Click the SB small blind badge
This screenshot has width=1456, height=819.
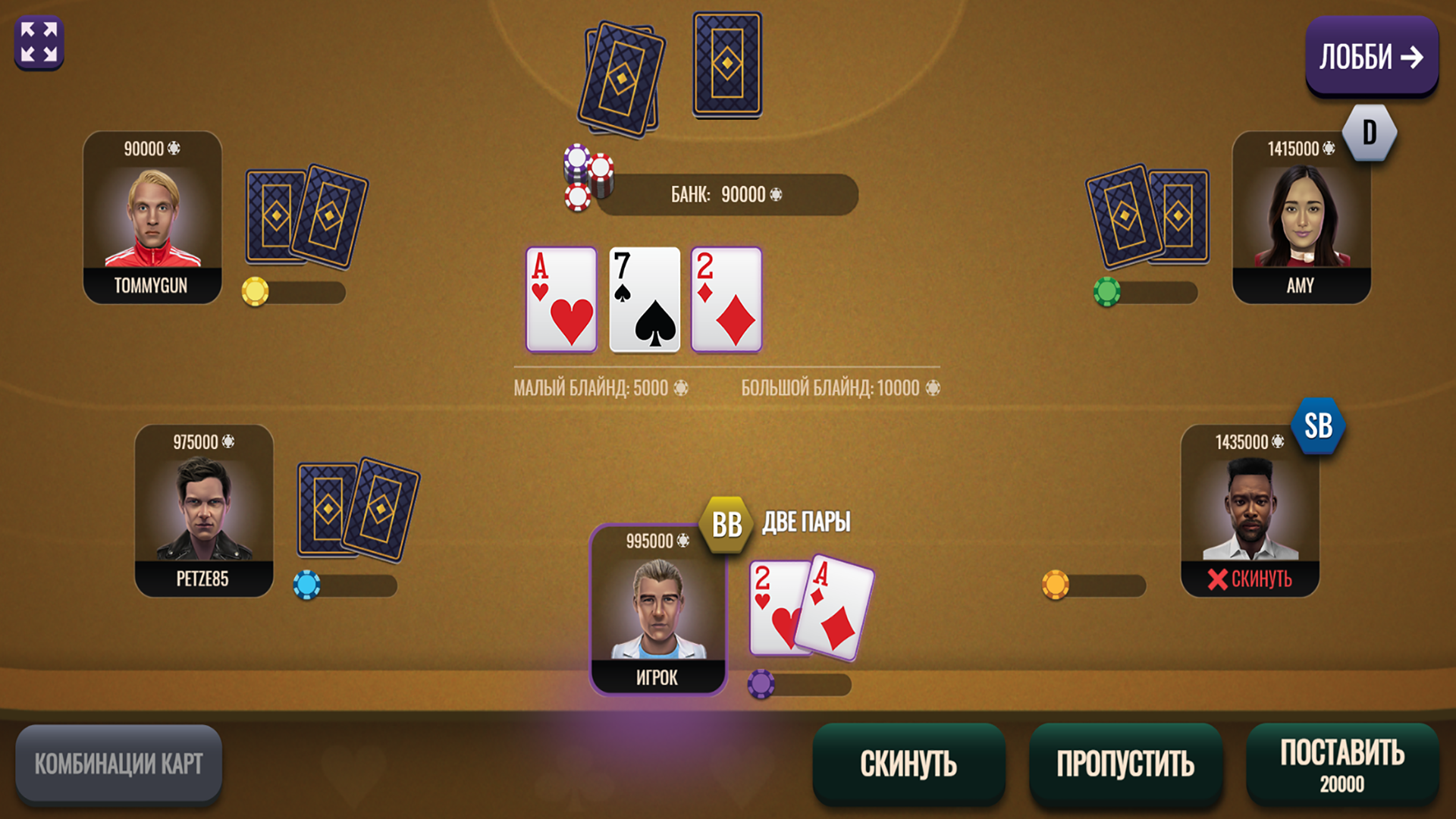pyautogui.click(x=1318, y=427)
